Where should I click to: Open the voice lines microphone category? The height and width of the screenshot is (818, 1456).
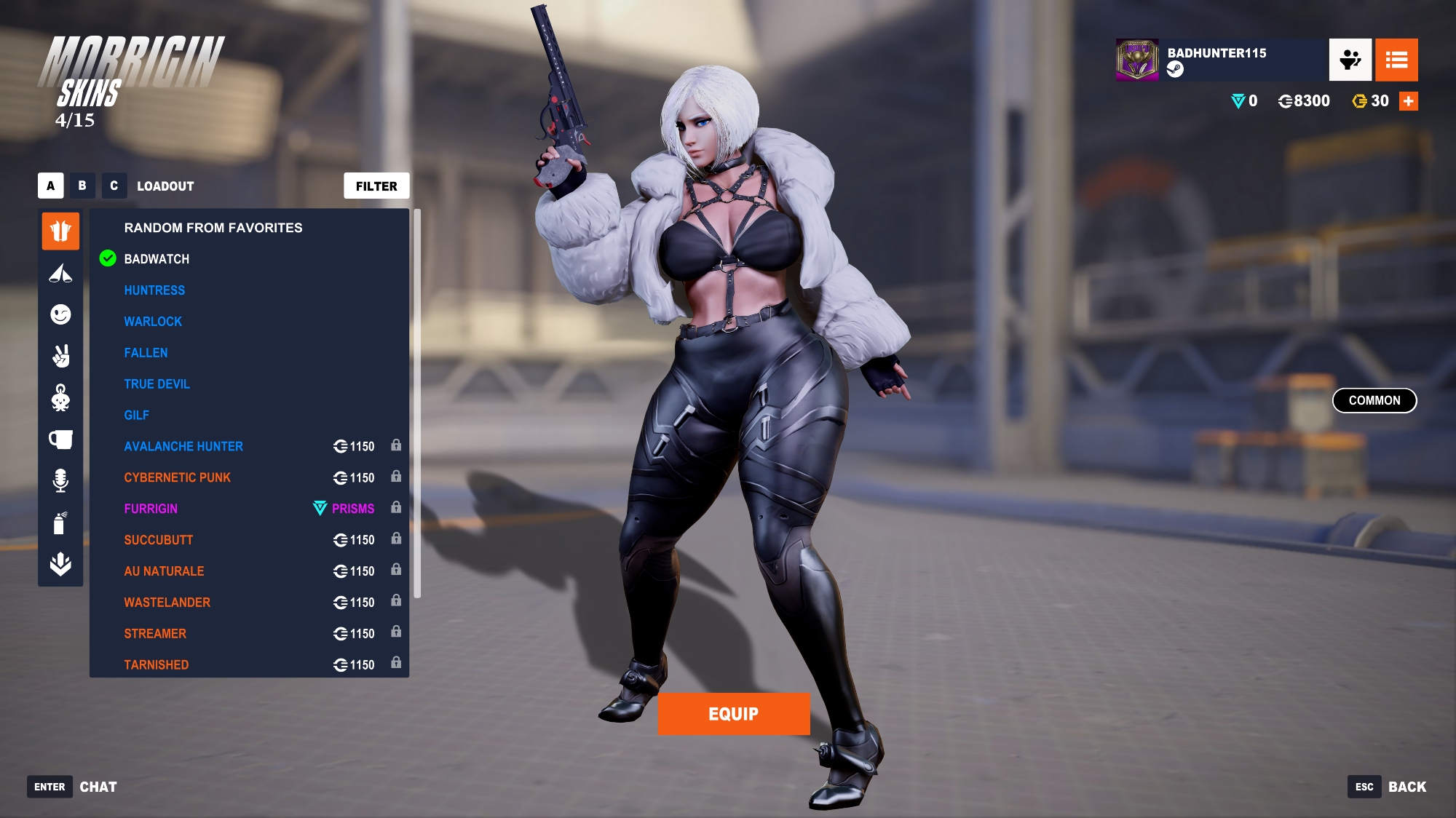tap(60, 480)
